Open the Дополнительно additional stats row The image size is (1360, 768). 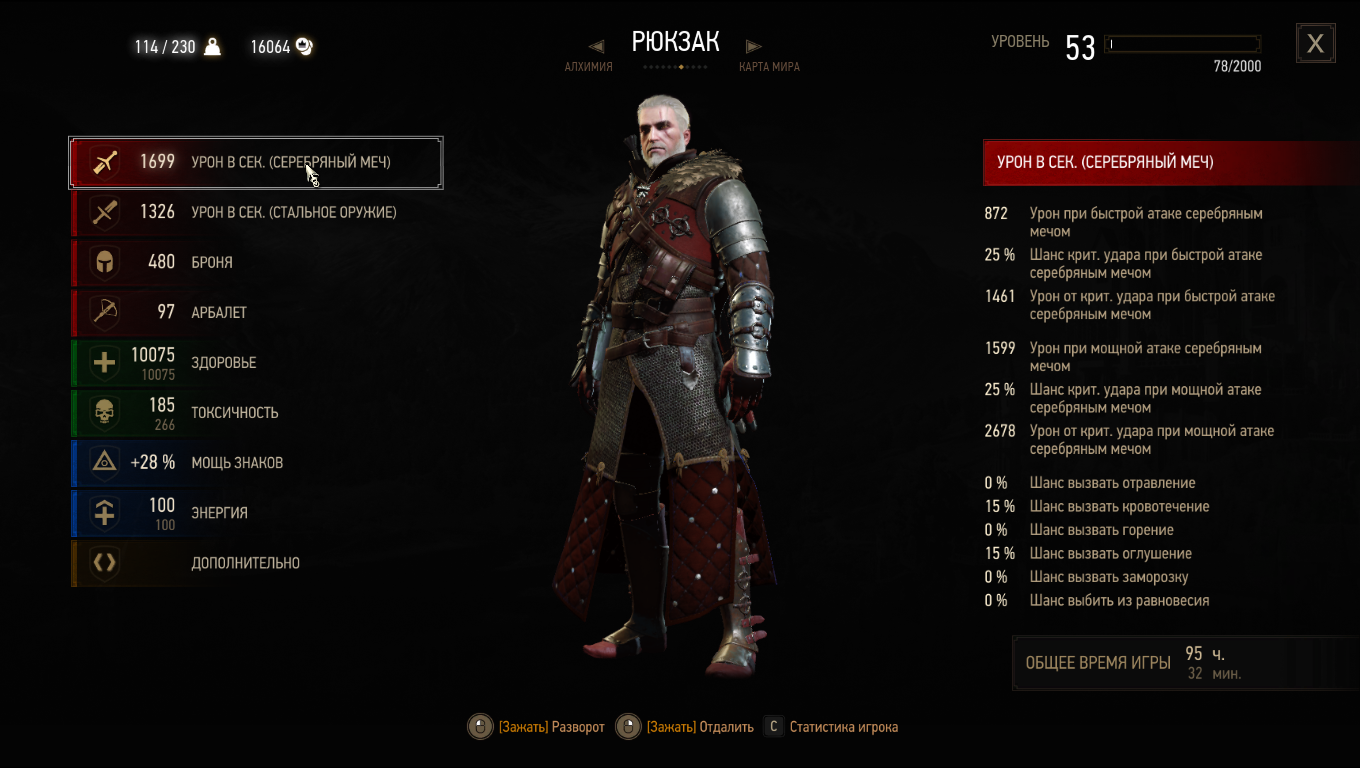coord(256,563)
